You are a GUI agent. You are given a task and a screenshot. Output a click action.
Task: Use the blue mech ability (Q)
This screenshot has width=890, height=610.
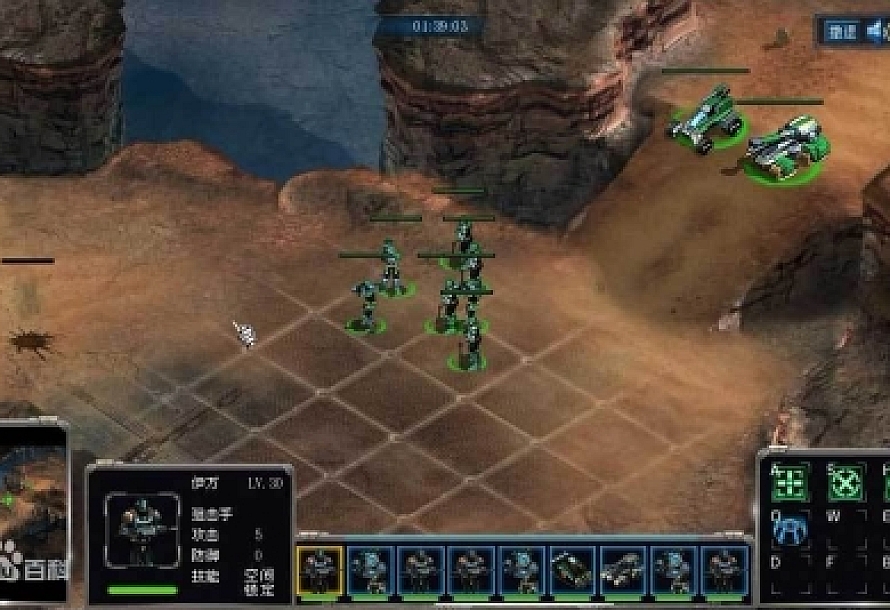(790, 529)
